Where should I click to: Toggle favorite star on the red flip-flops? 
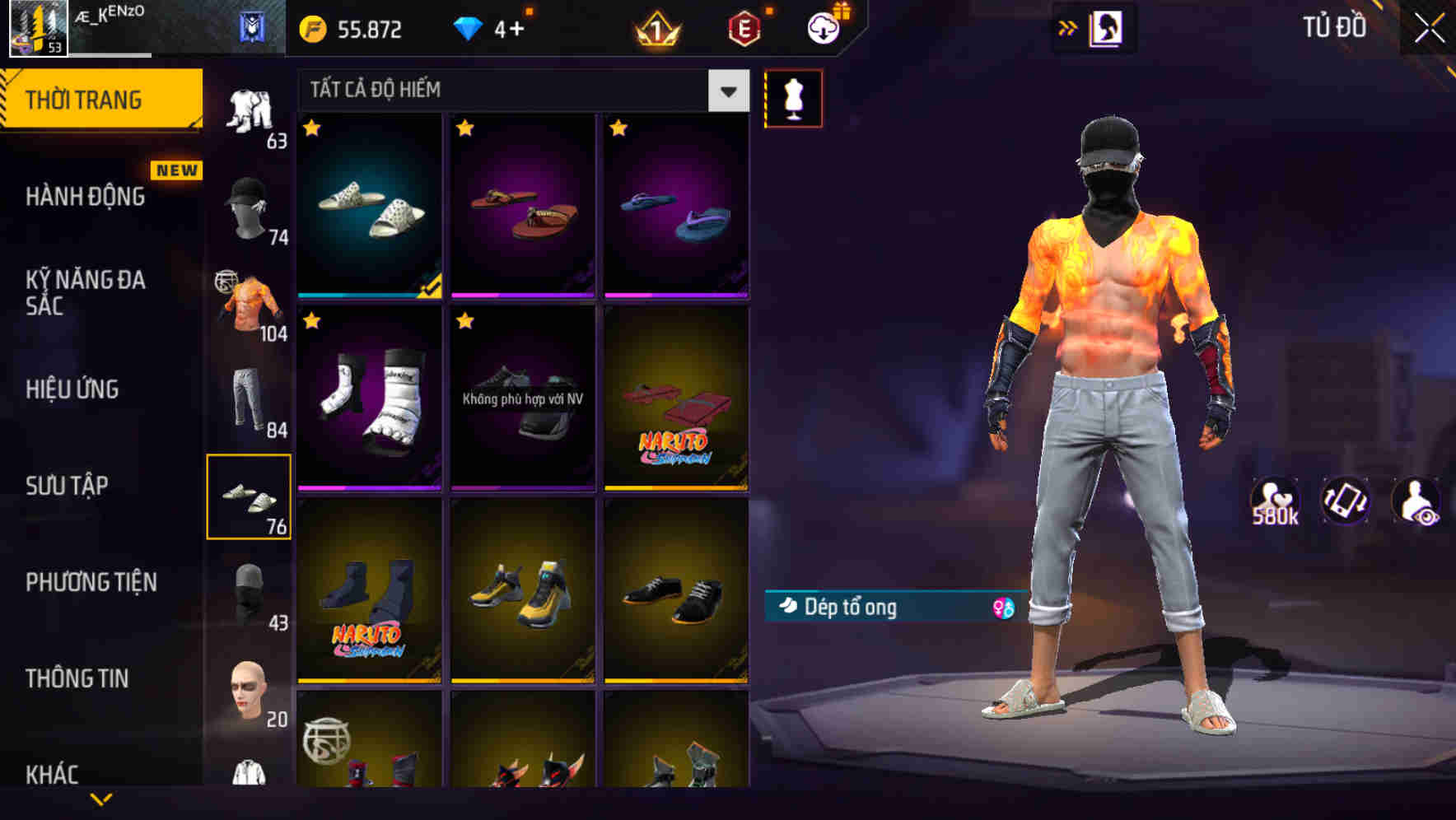point(465,129)
